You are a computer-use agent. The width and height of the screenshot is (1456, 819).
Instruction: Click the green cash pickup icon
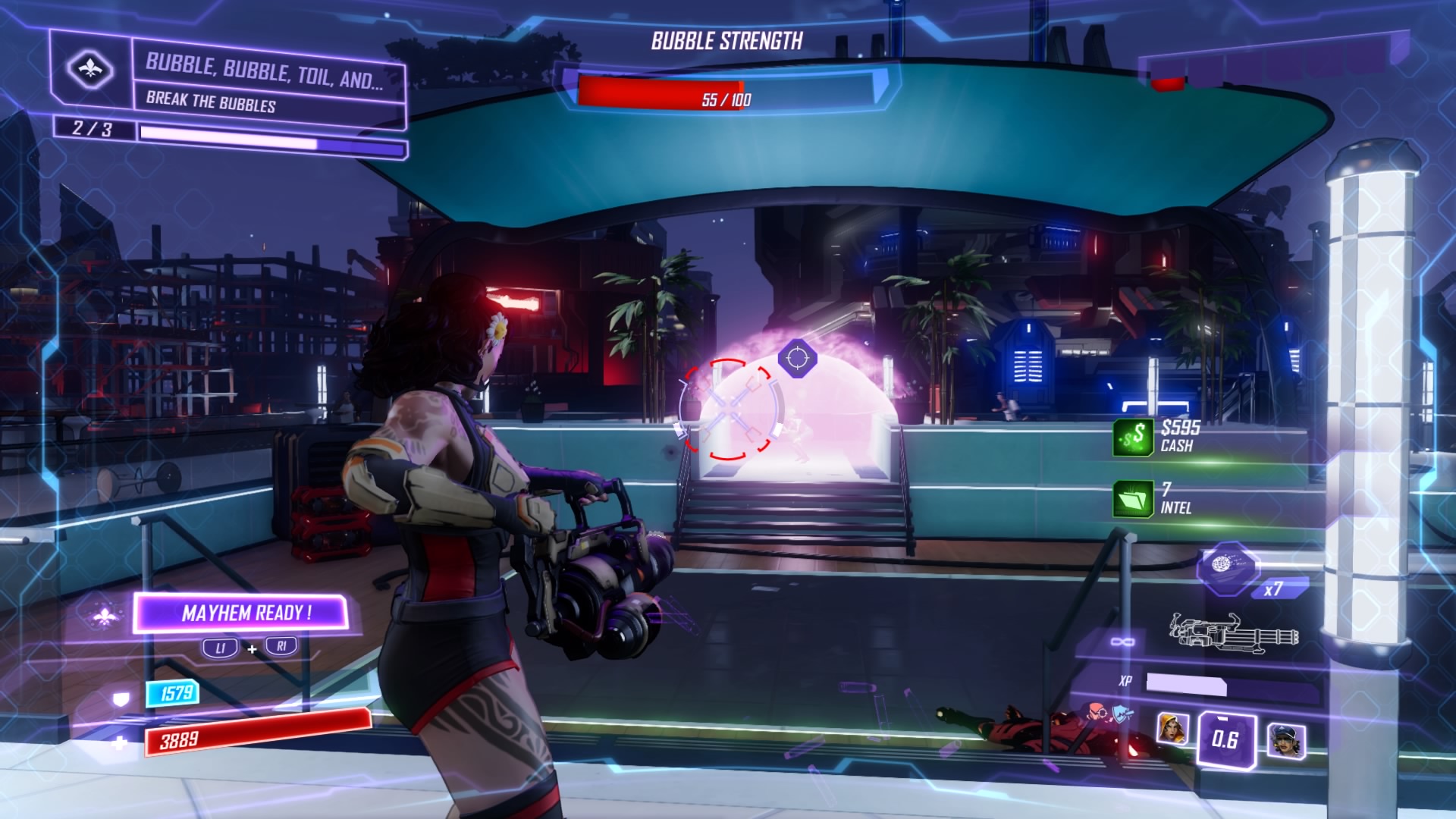click(x=1133, y=437)
